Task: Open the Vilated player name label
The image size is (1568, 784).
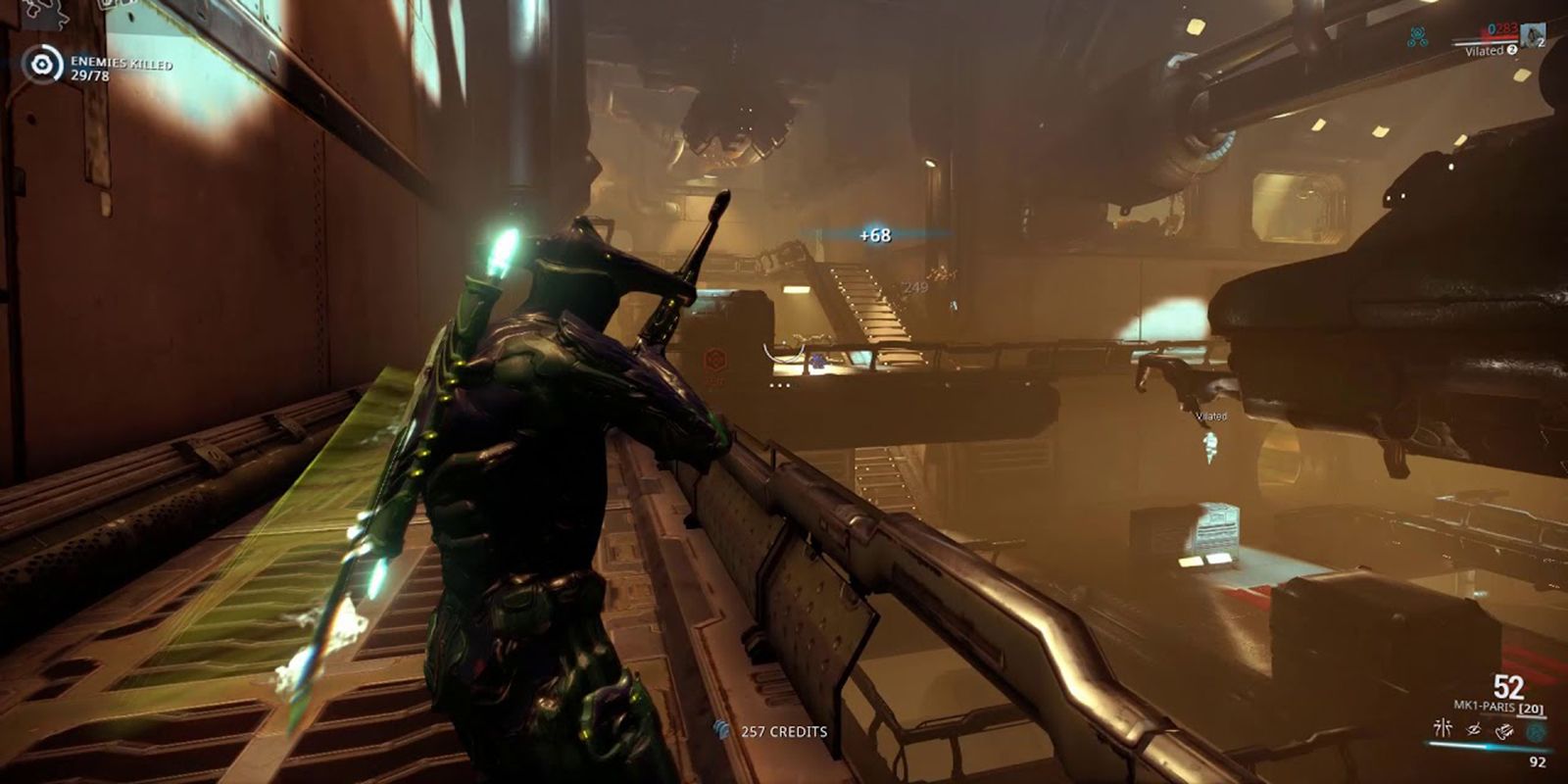Action: [x=1210, y=416]
